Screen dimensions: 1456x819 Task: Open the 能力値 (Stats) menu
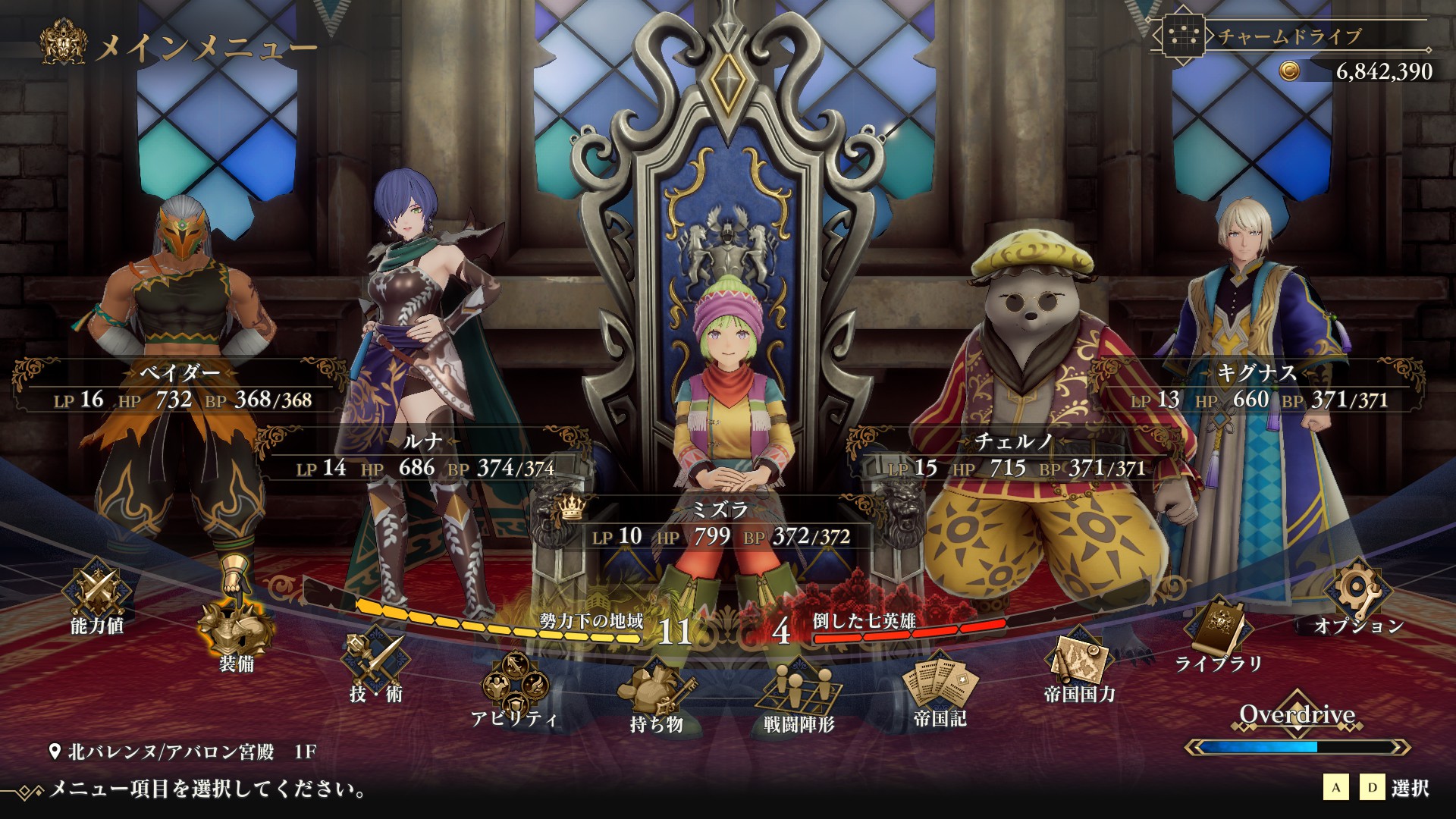pos(97,595)
